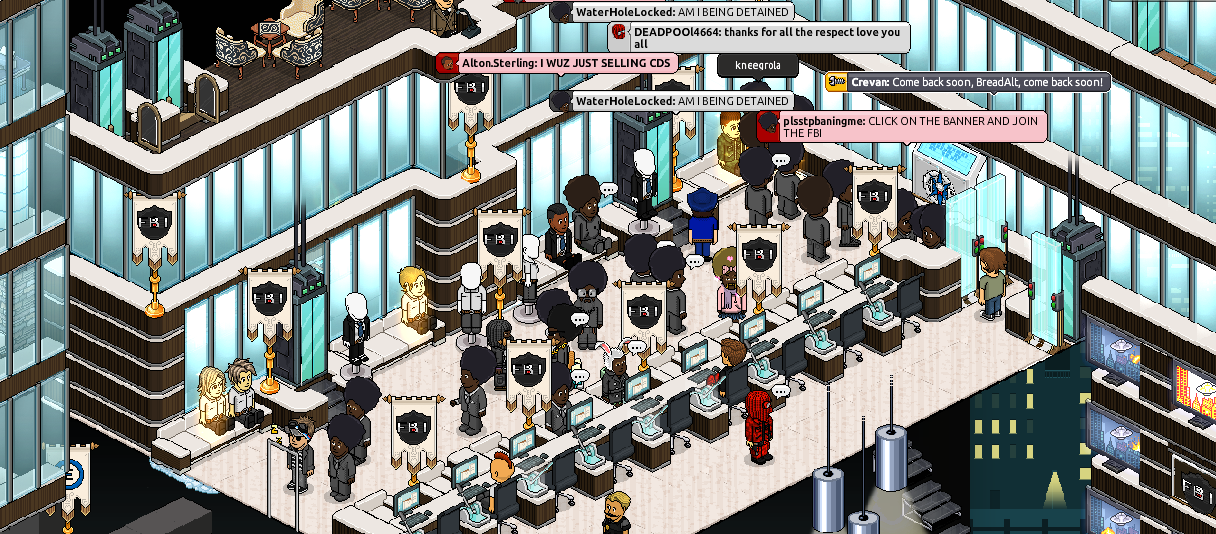Click the kneeqrola name tag

(x=757, y=66)
